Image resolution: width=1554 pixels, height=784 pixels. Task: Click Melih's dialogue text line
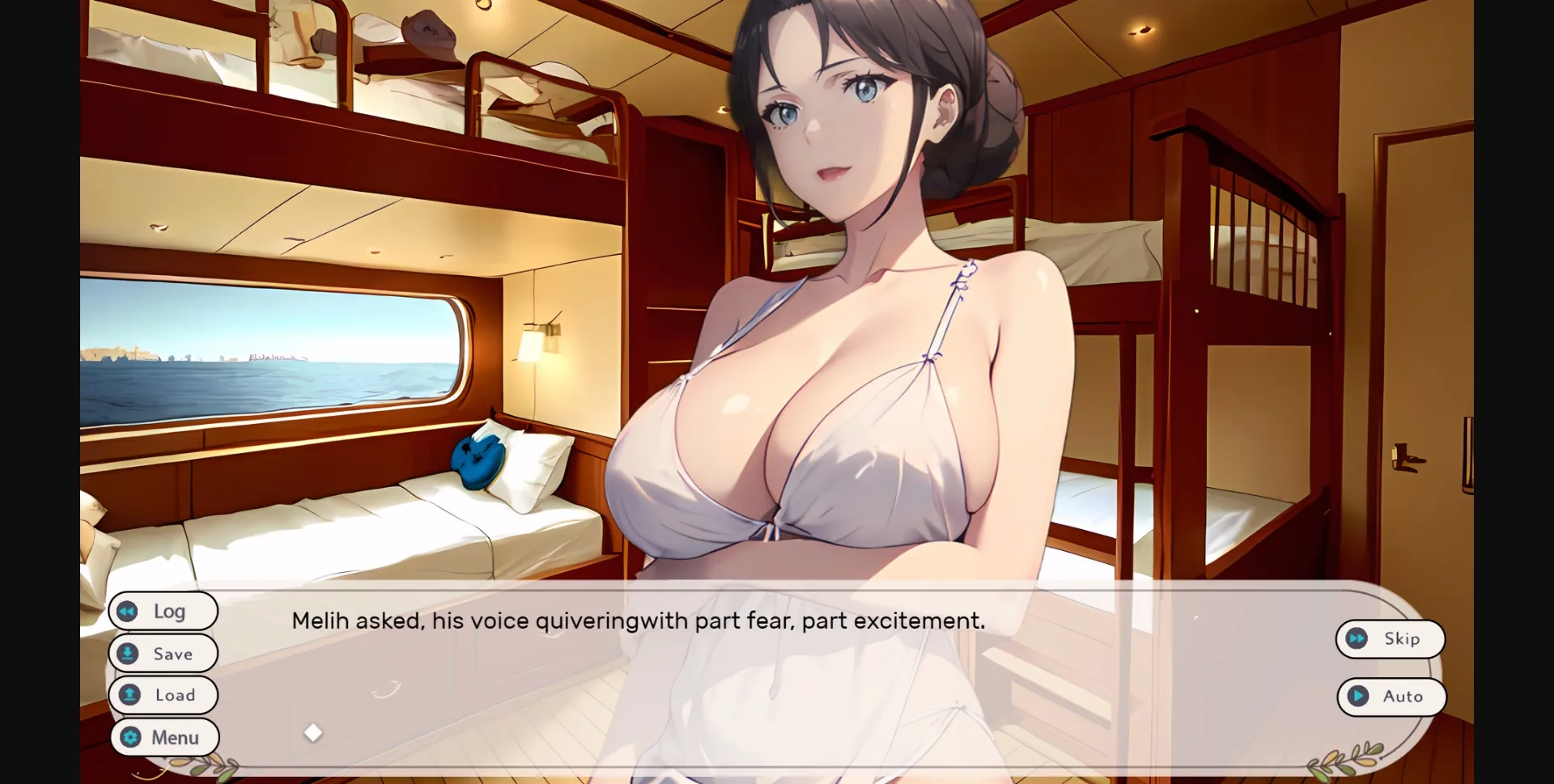click(x=638, y=621)
